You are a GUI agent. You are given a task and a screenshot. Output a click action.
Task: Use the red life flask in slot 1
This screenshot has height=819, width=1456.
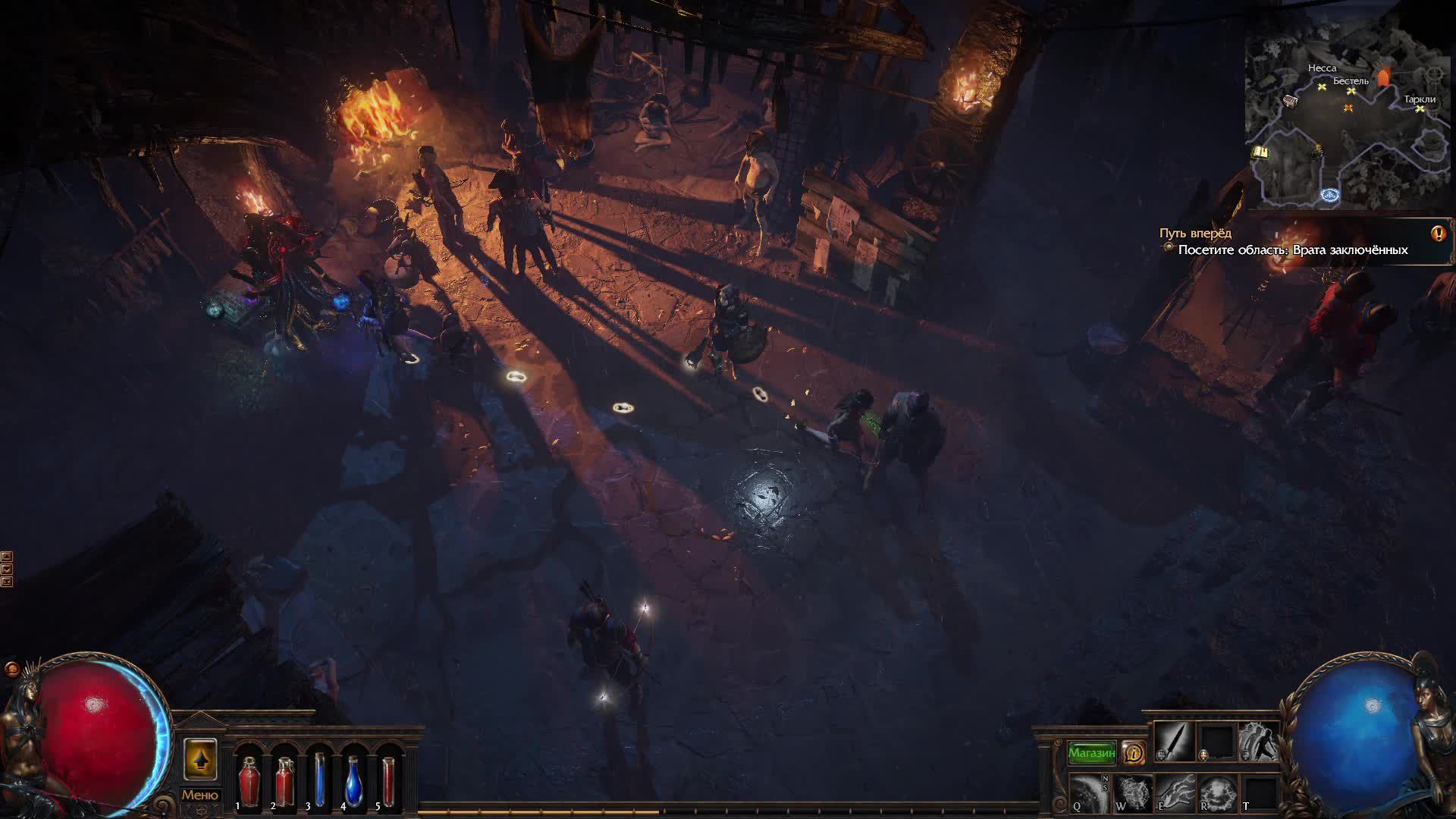point(249,781)
